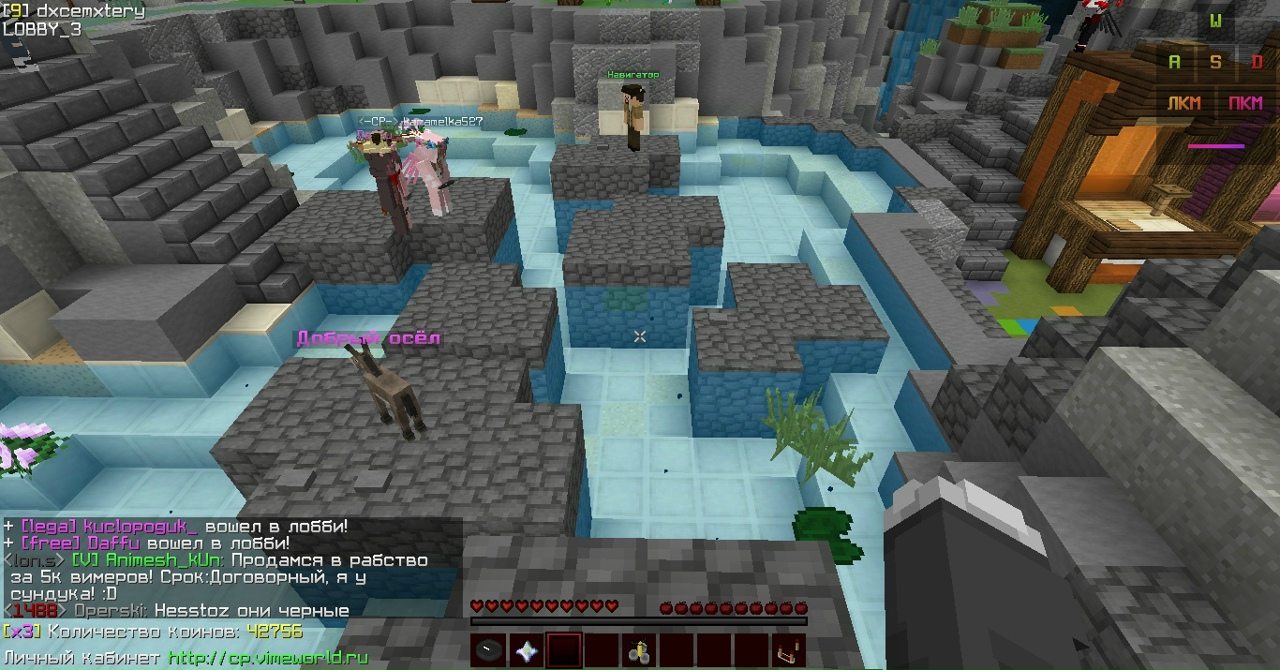
Task: Click the highlighted empty hotbar slot
Action: (564, 651)
